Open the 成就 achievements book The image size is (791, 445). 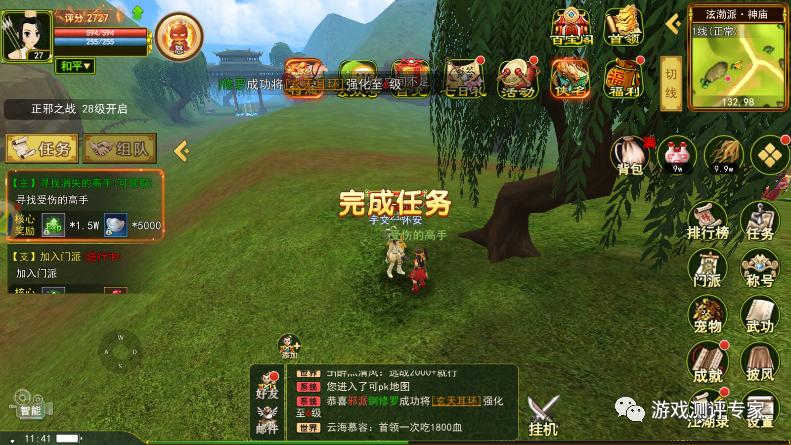[707, 363]
